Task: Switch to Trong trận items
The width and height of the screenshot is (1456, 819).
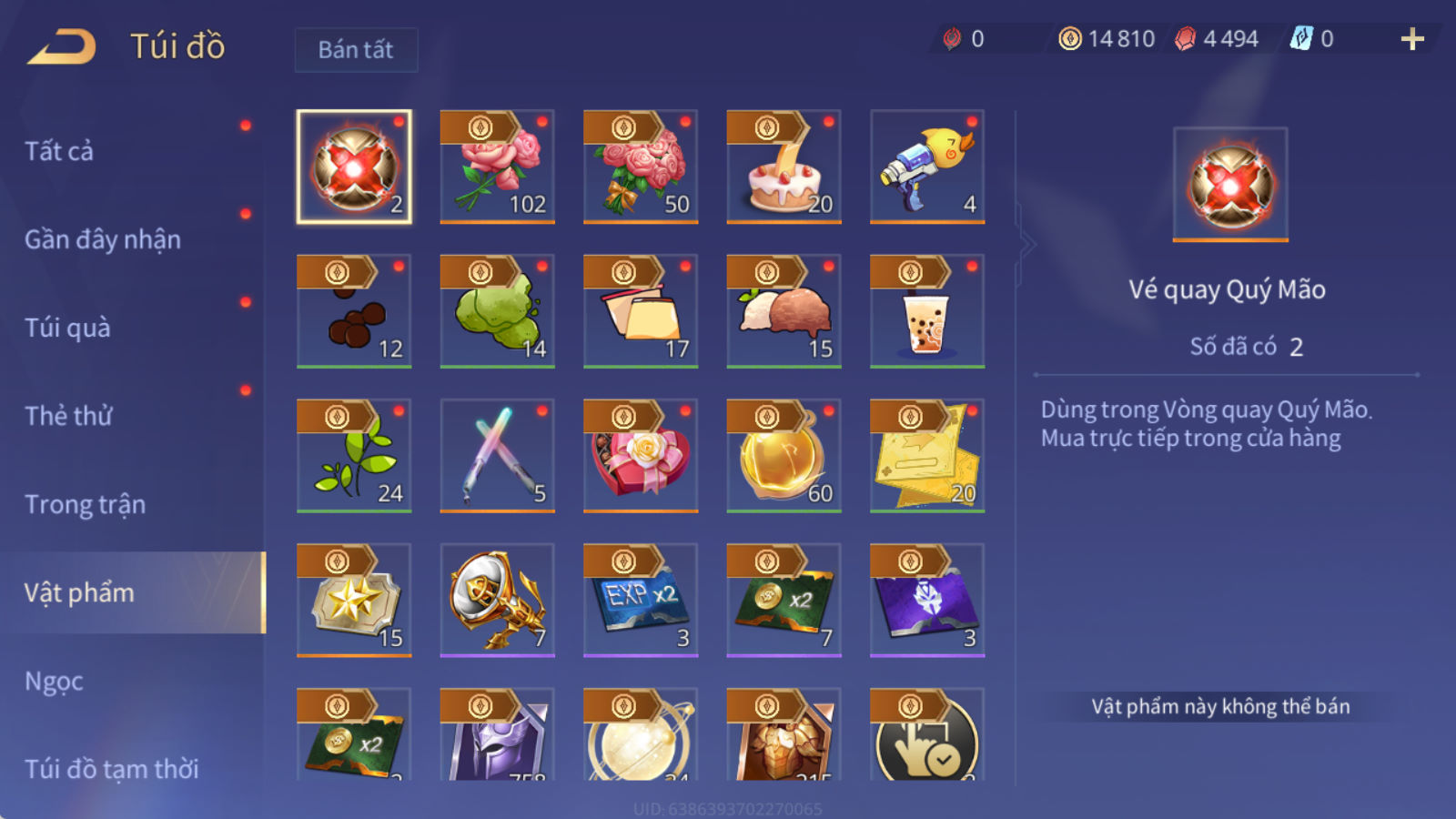Action: [85, 504]
